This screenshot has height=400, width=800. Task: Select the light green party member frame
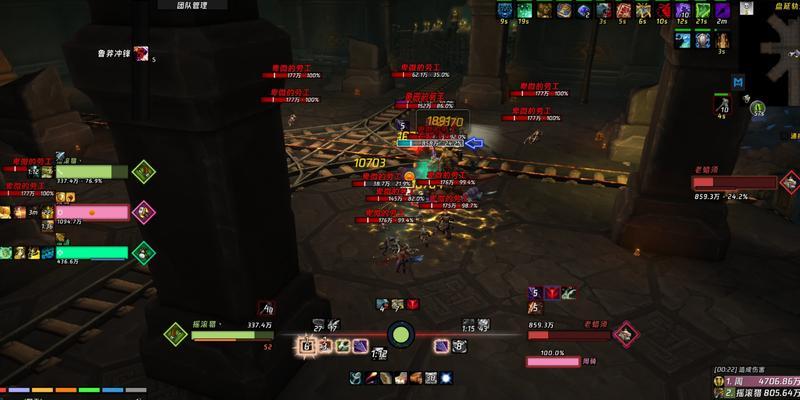point(91,172)
